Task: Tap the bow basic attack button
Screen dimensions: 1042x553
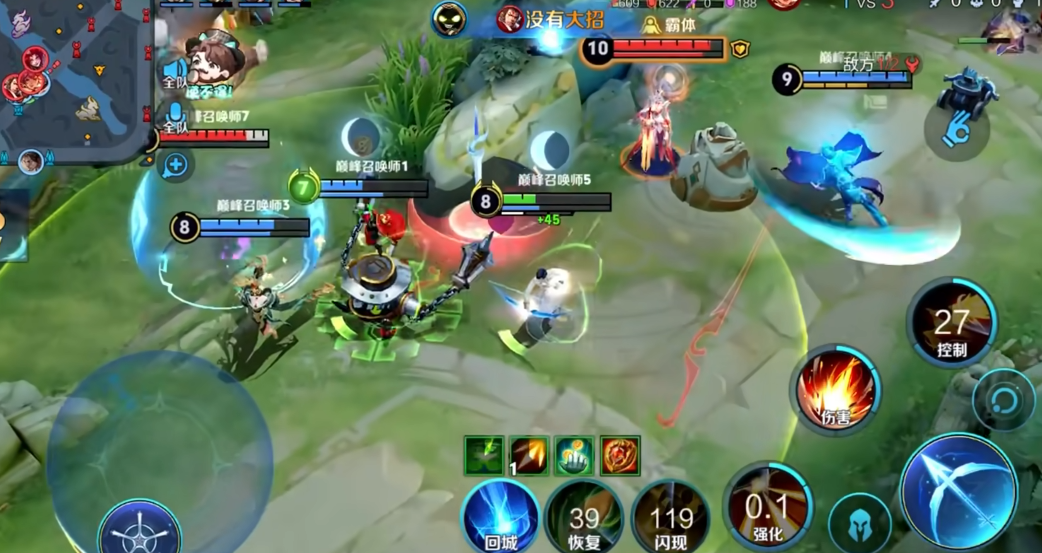Action: coord(958,491)
